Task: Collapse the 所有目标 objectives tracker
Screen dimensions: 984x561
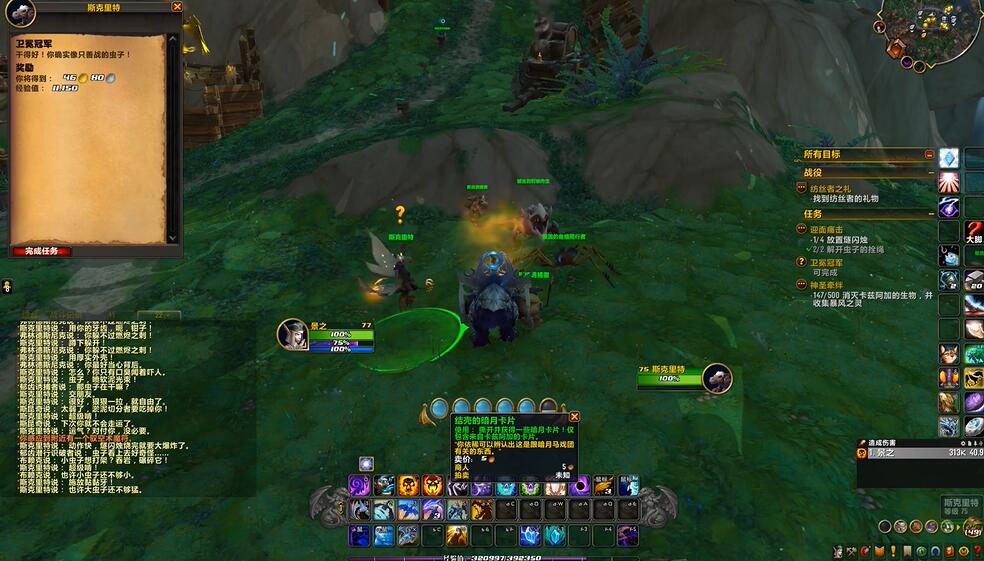Action: click(929, 155)
